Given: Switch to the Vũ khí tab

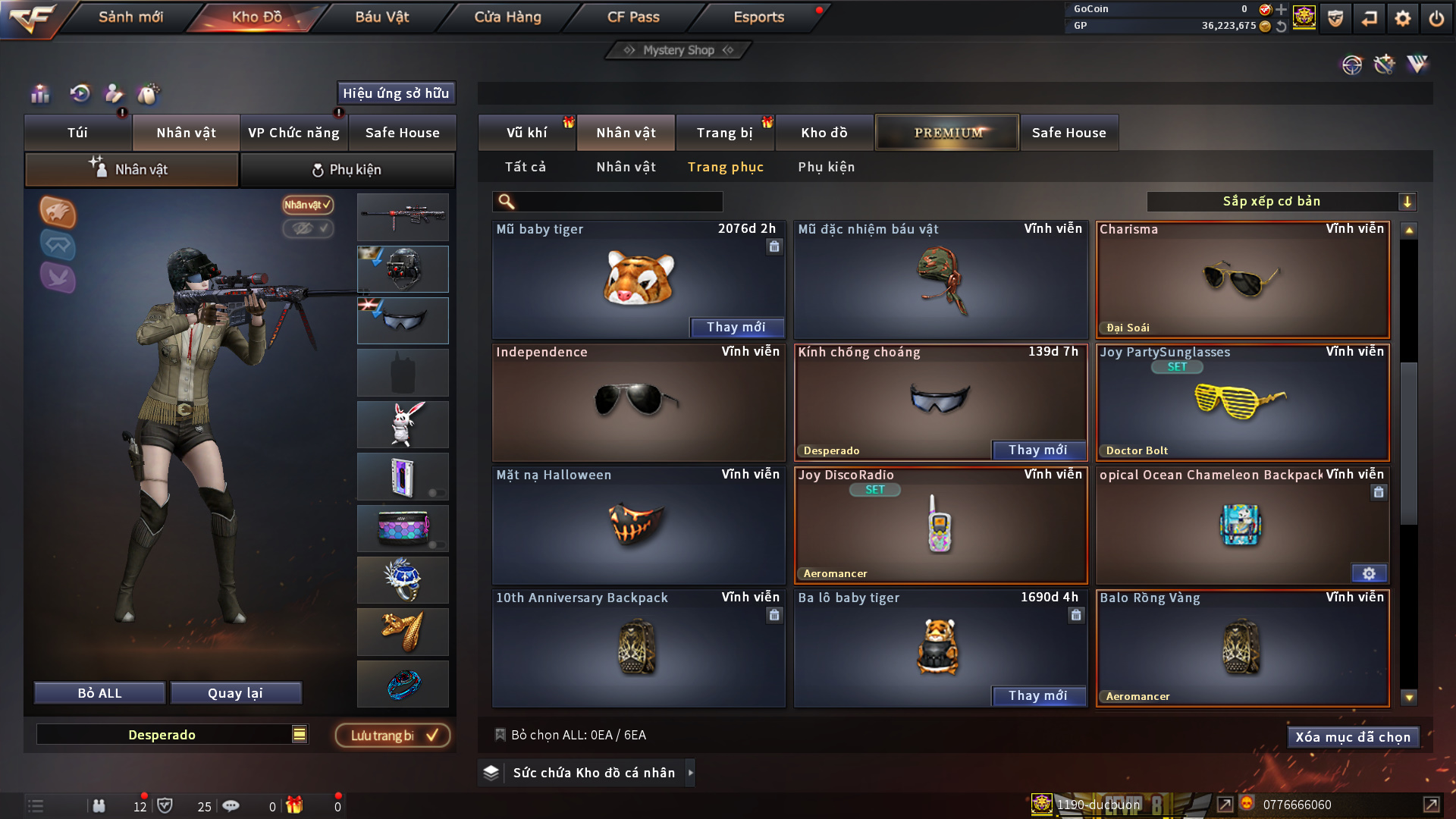Looking at the screenshot, I should 526,133.
